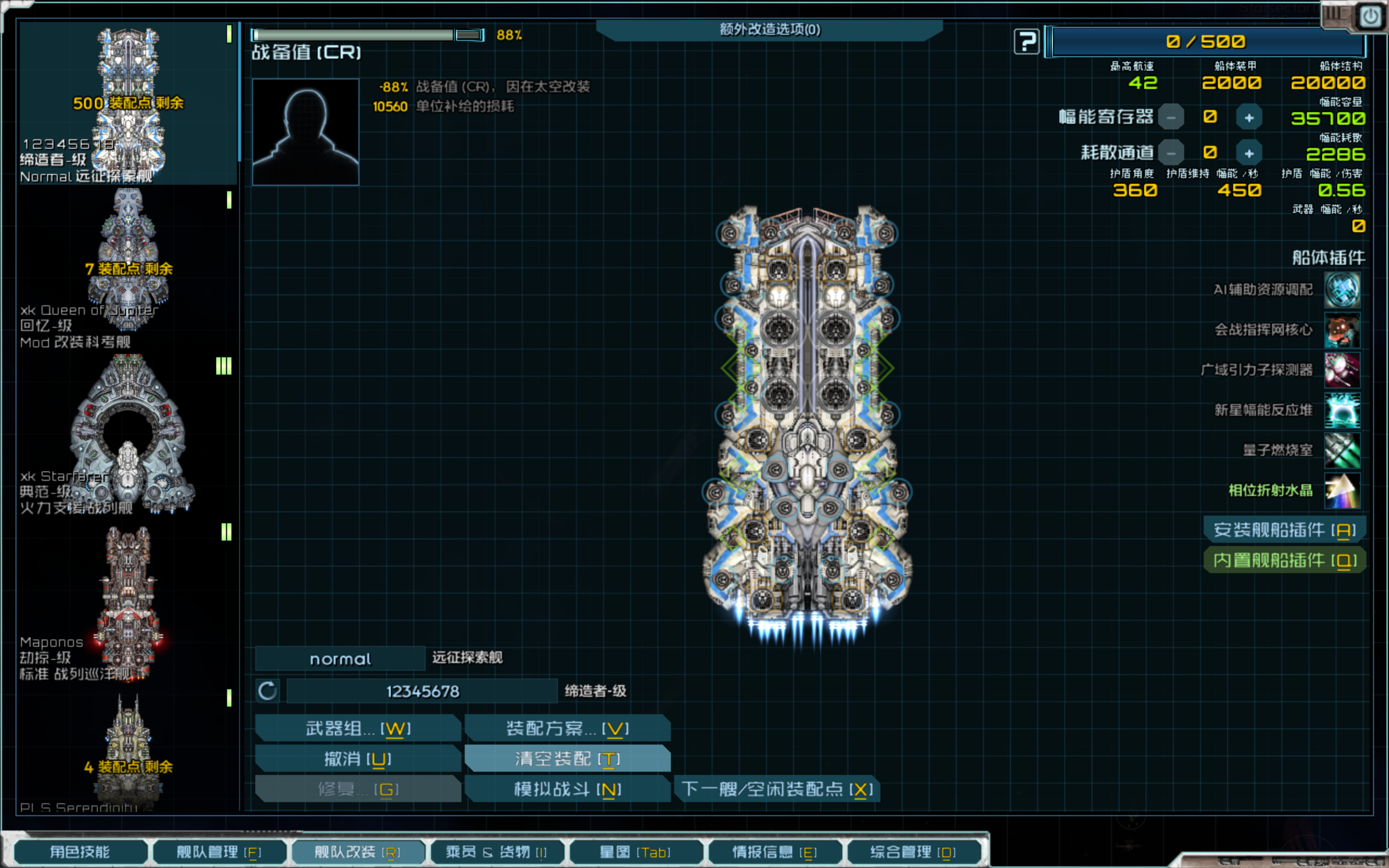This screenshot has width=1389, height=868.
Task: Open 安装舰船插件 hullmod installer
Action: tap(1284, 529)
